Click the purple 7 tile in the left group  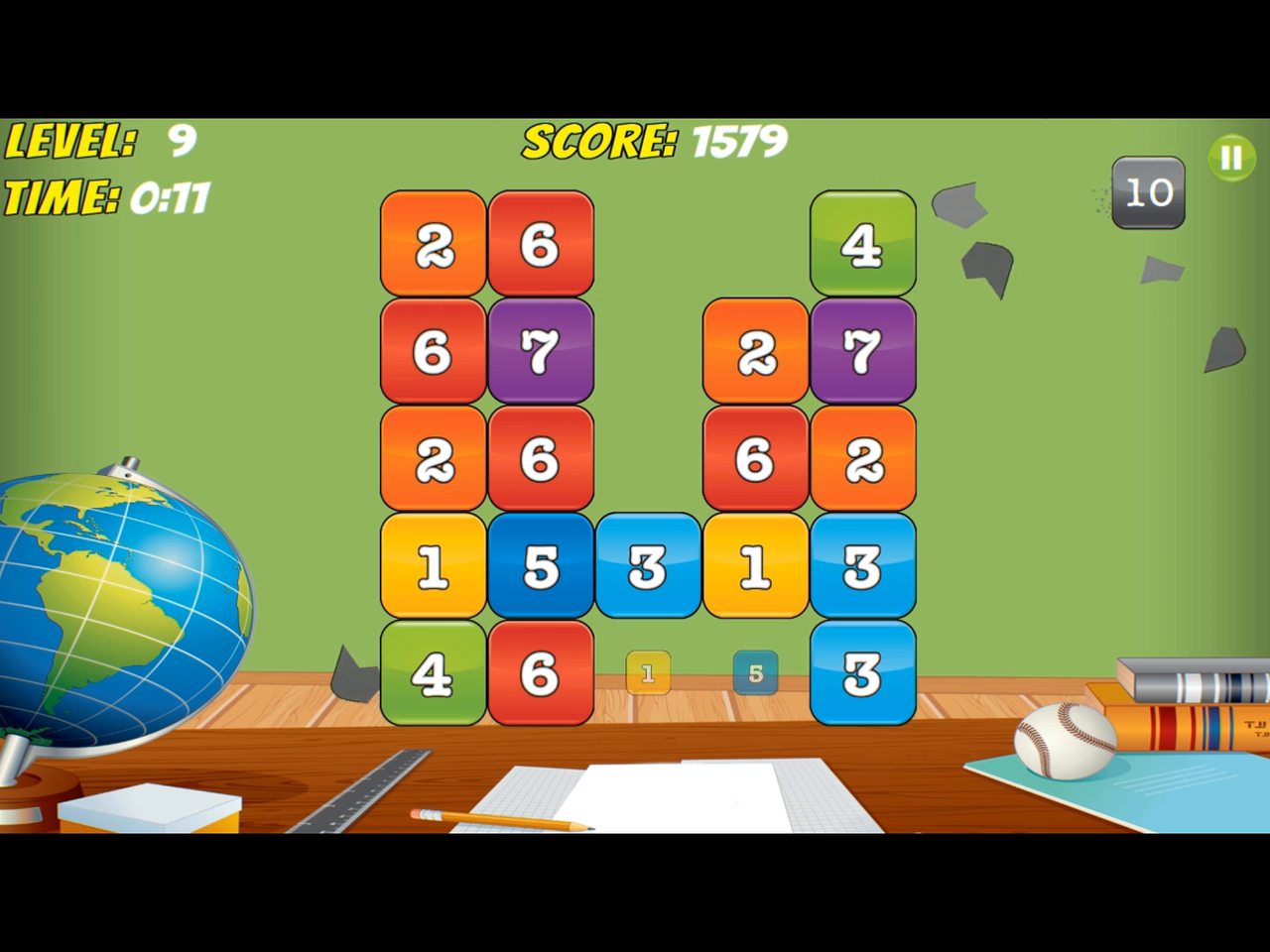pyautogui.click(x=540, y=351)
